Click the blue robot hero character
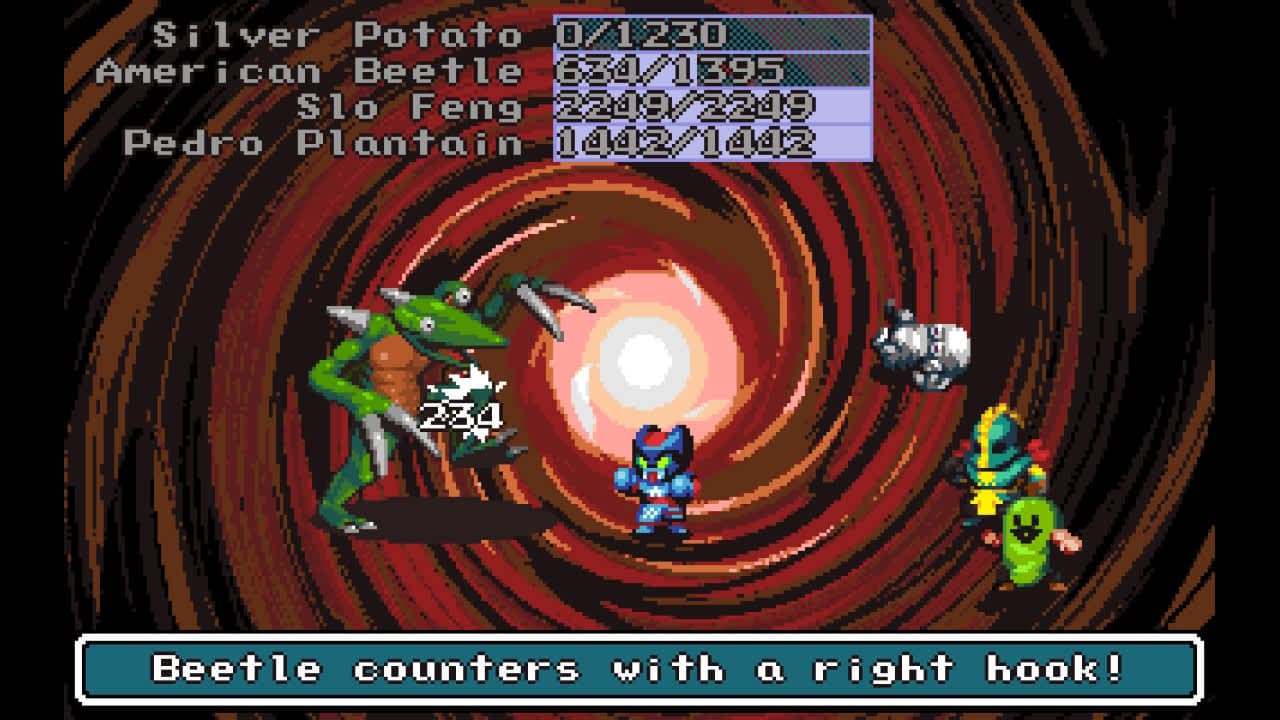The image size is (1280, 720). click(660, 480)
